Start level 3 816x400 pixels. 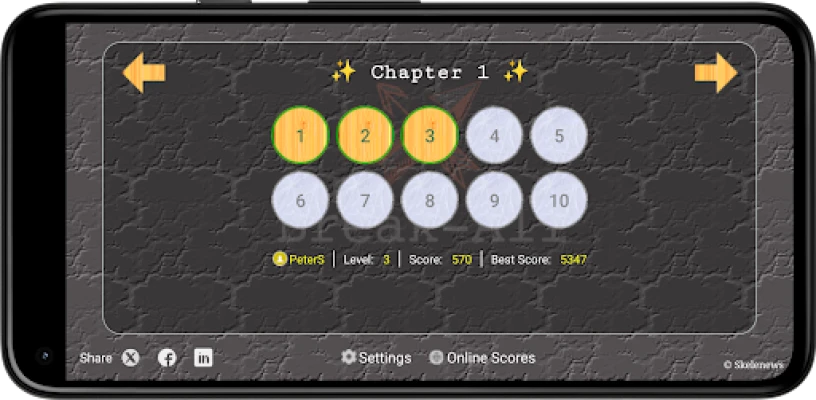tap(430, 135)
